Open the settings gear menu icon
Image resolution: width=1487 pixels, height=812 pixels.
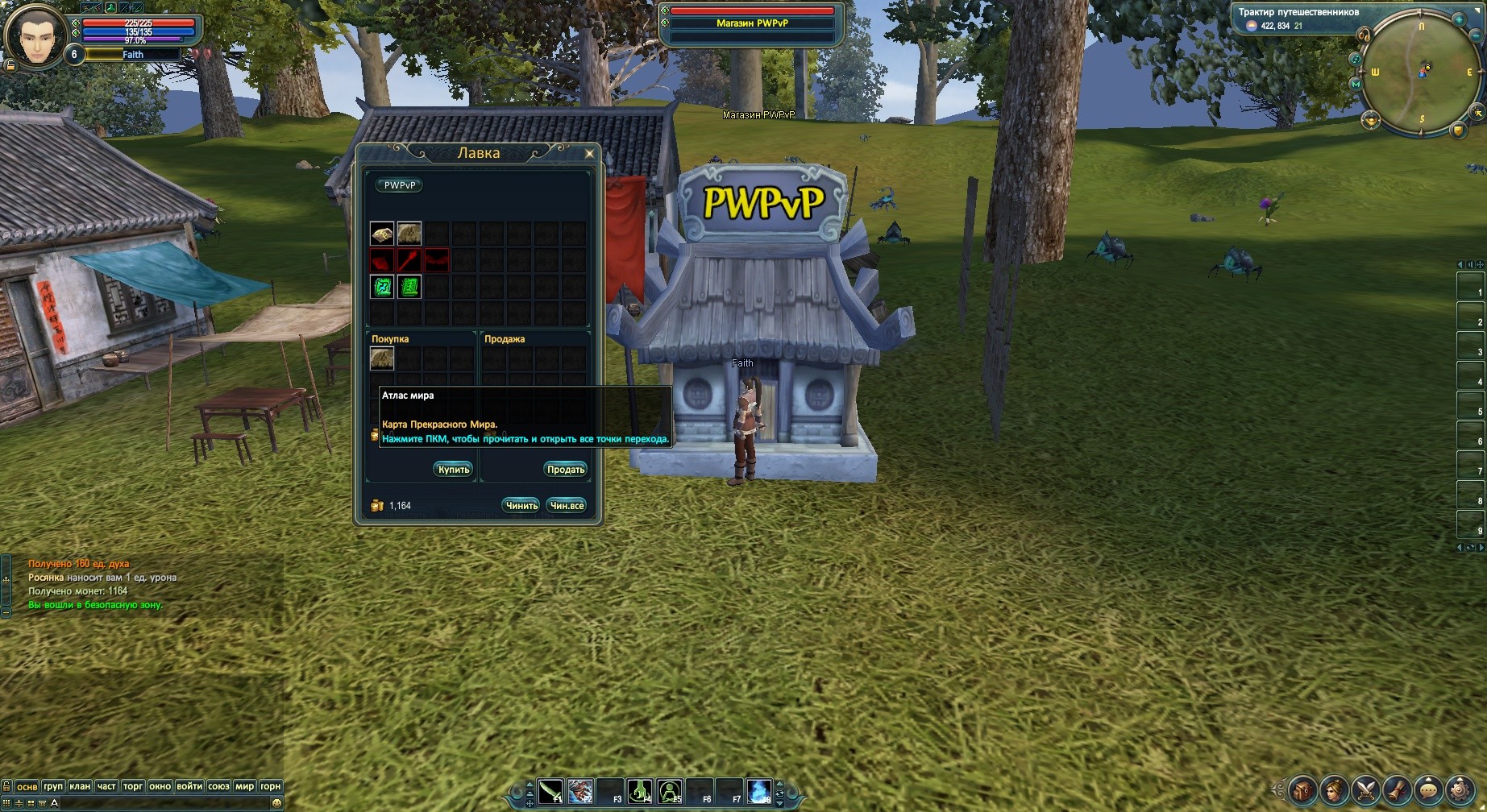(x=1460, y=791)
